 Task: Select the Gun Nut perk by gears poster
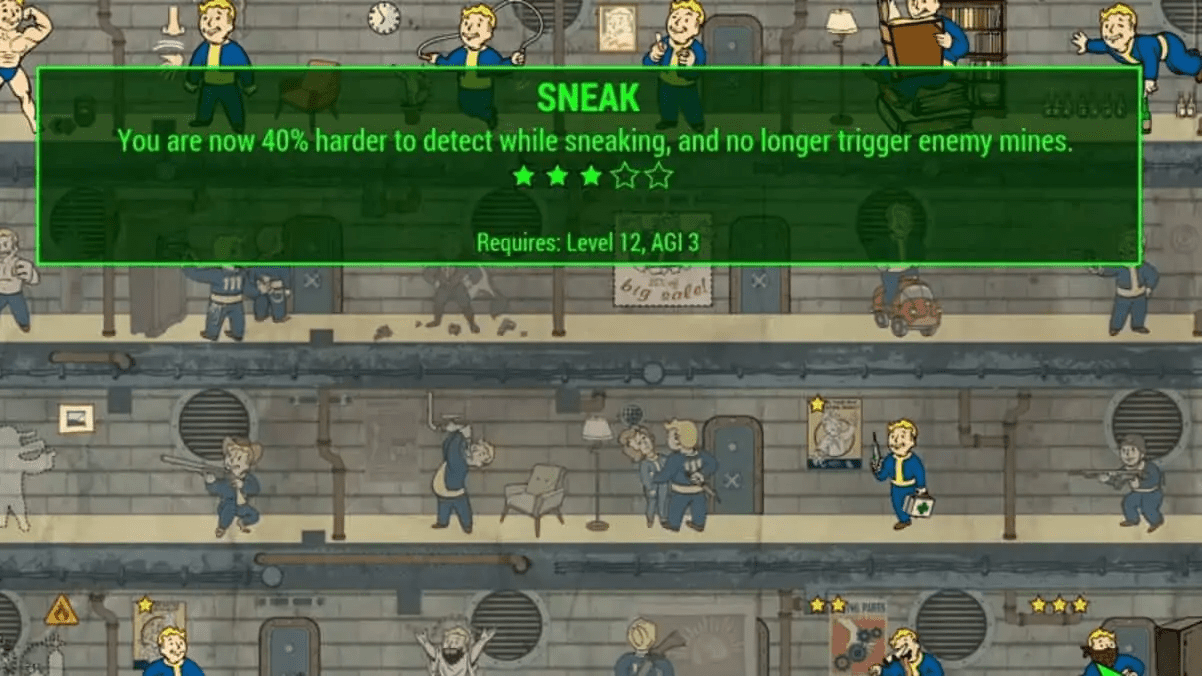pos(903,650)
